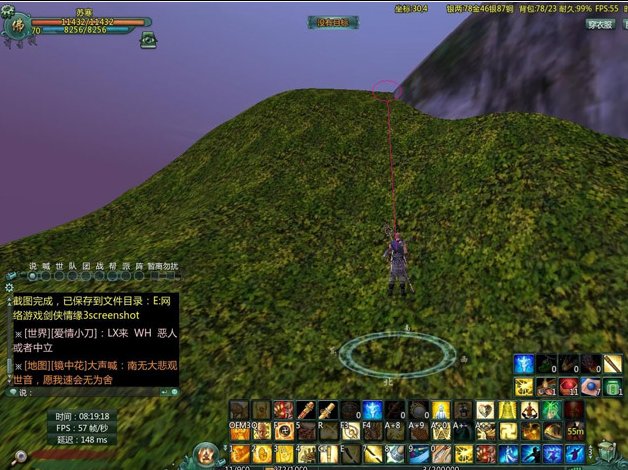Use the skill slot showing 55m cooldown

(x=573, y=431)
